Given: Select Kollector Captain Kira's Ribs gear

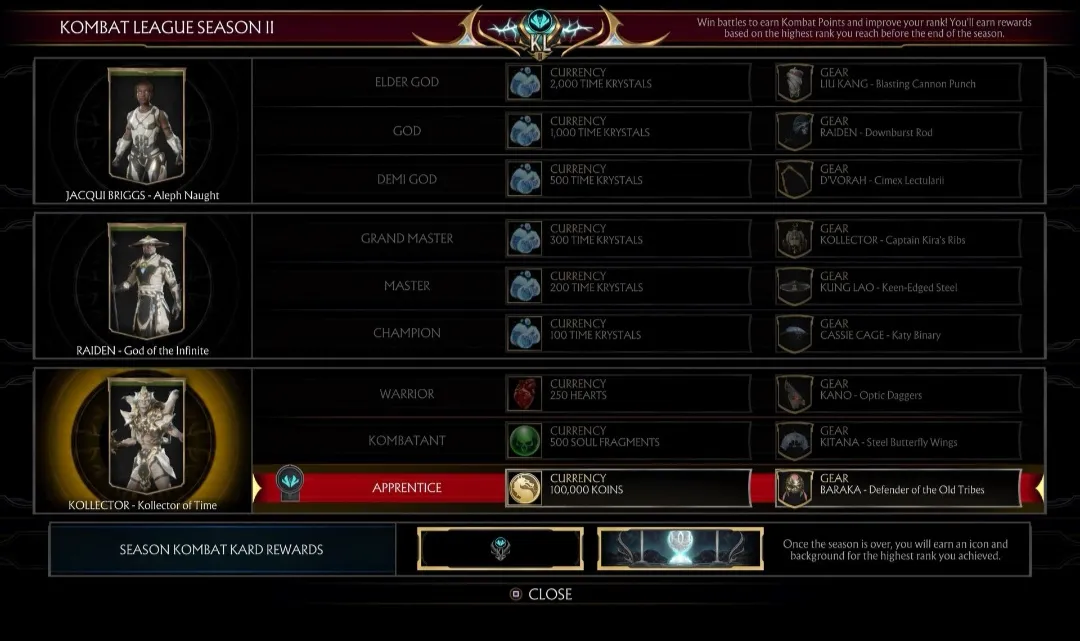Looking at the screenshot, I should (898, 239).
